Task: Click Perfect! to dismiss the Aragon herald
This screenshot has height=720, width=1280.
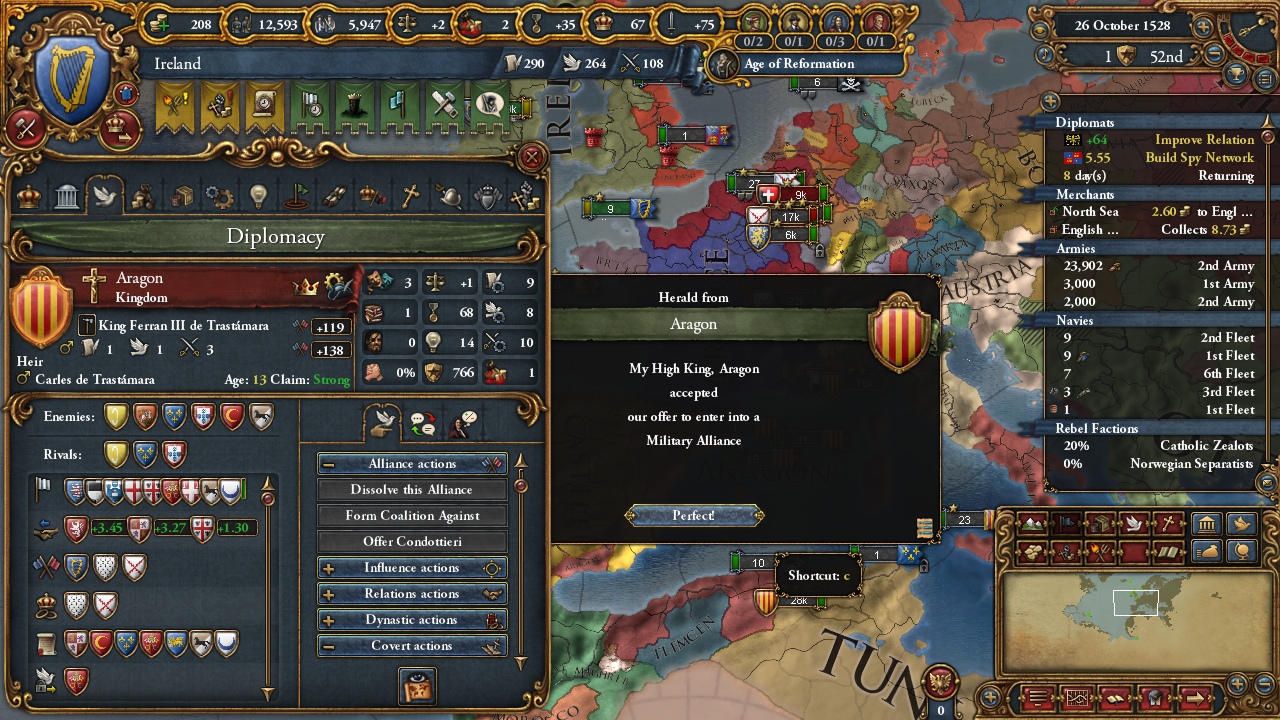Action: coord(694,515)
